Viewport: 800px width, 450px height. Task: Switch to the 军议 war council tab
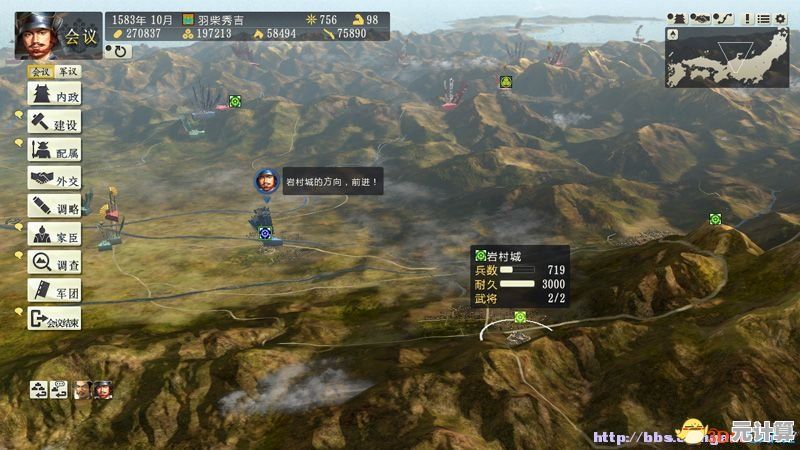pos(67,72)
